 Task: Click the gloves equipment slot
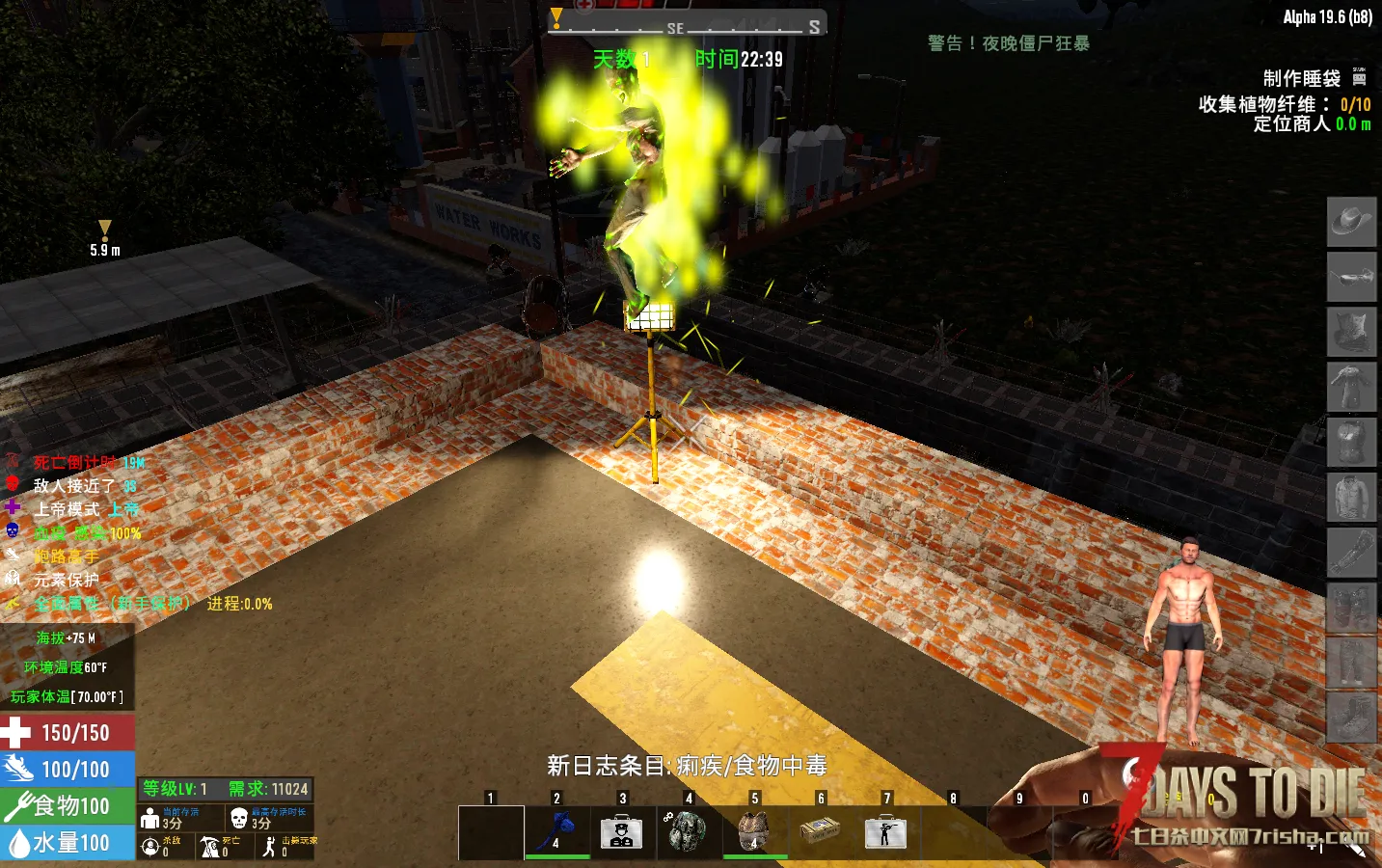(x=1351, y=552)
